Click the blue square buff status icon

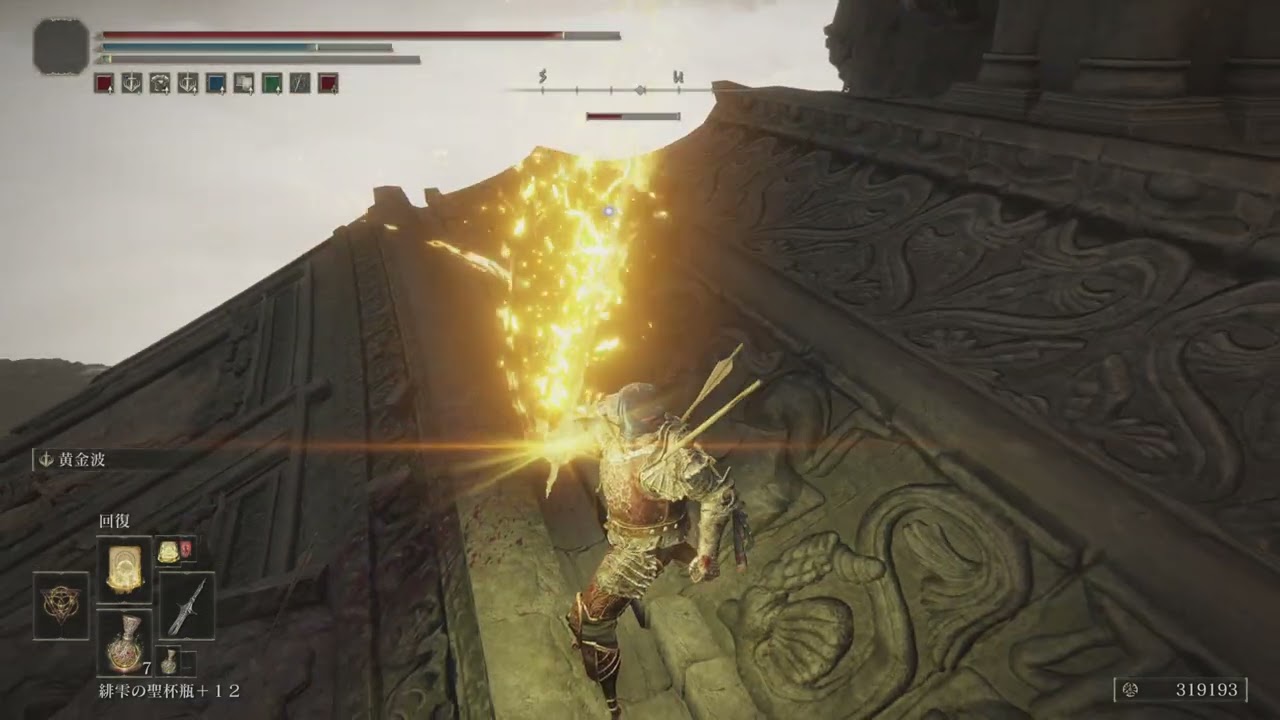(x=215, y=83)
